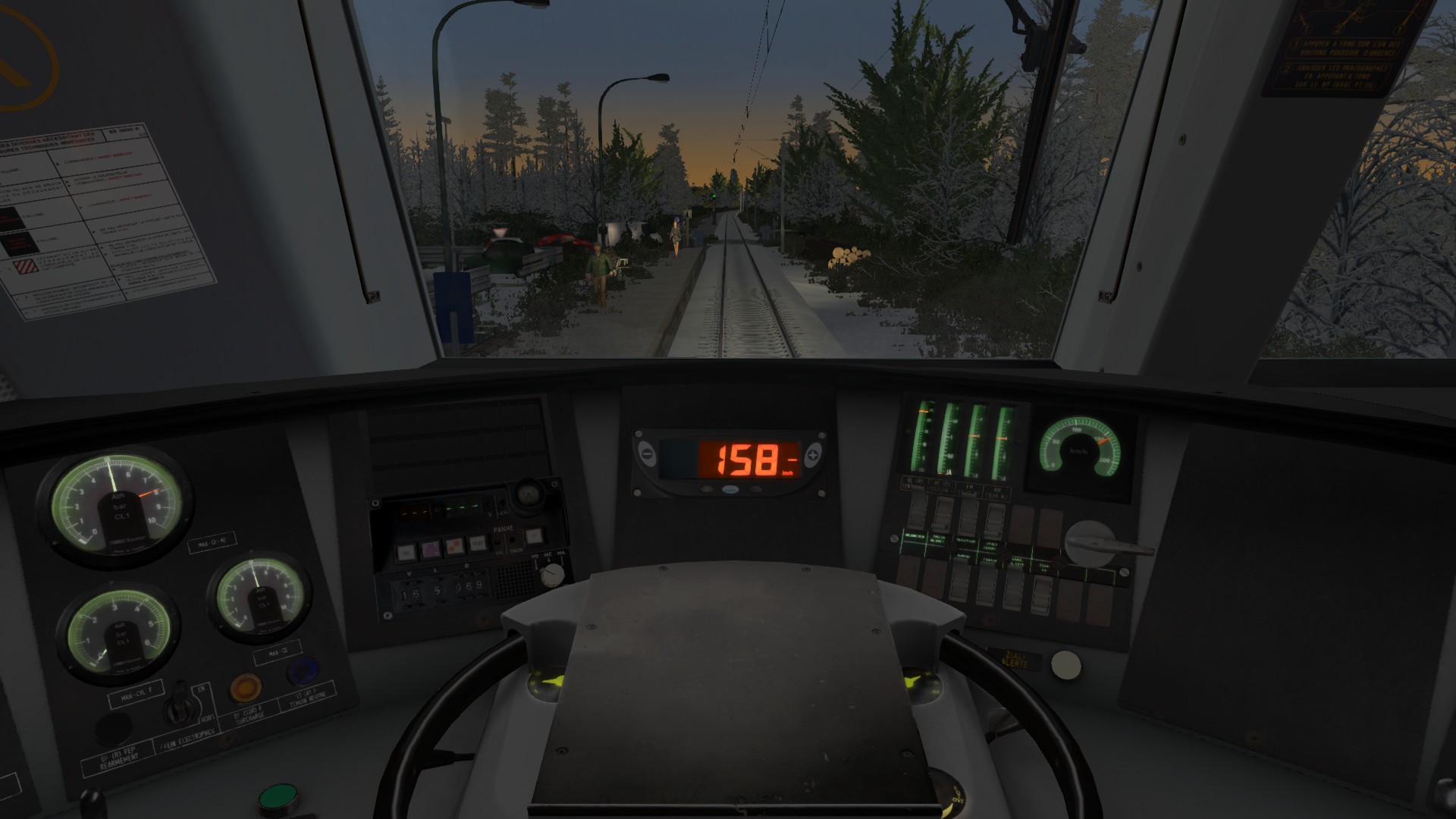
Task: Click the TEST button on the signal panel
Action: point(477,544)
